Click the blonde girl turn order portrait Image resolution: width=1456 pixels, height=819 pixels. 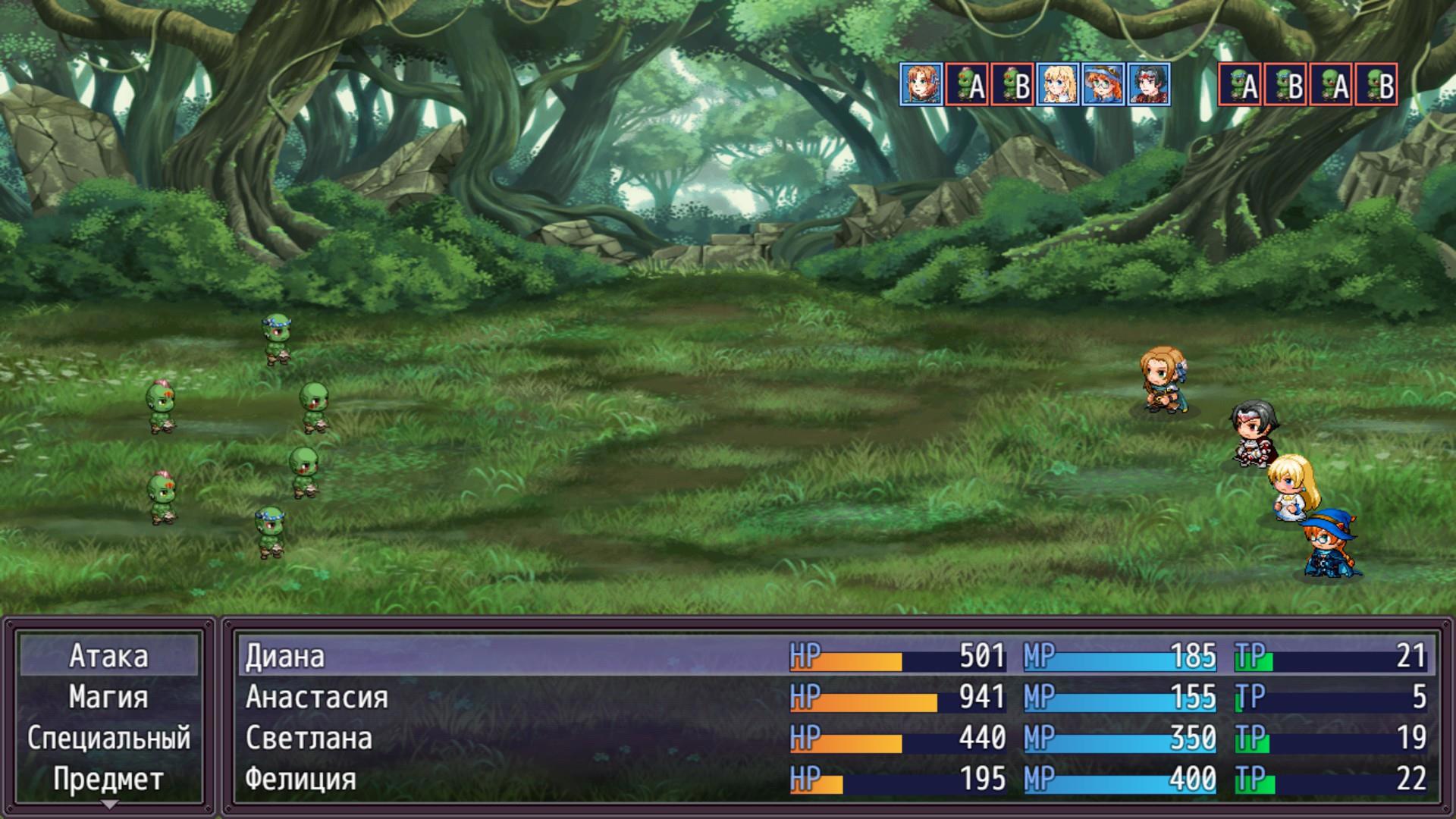click(1058, 84)
